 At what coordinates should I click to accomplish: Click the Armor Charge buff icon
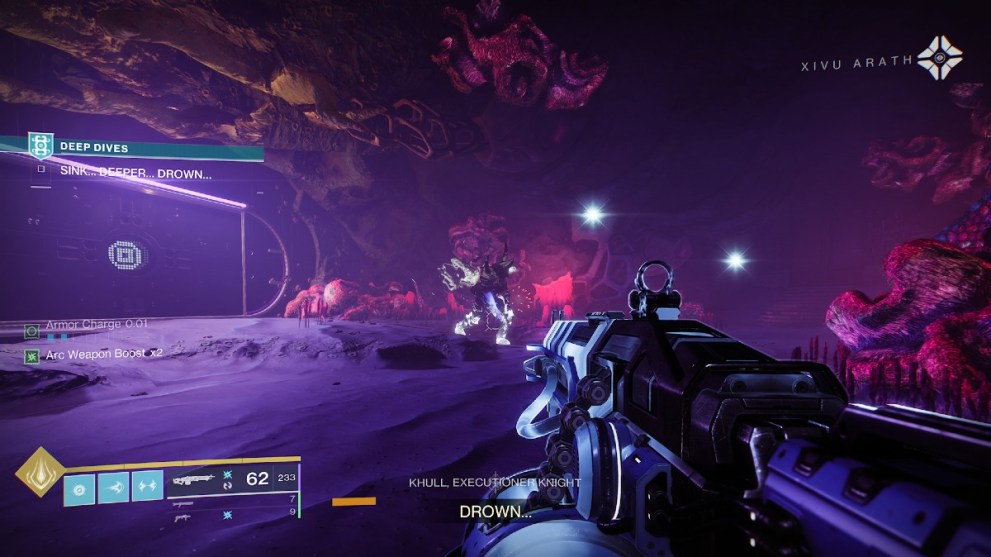coord(32,327)
